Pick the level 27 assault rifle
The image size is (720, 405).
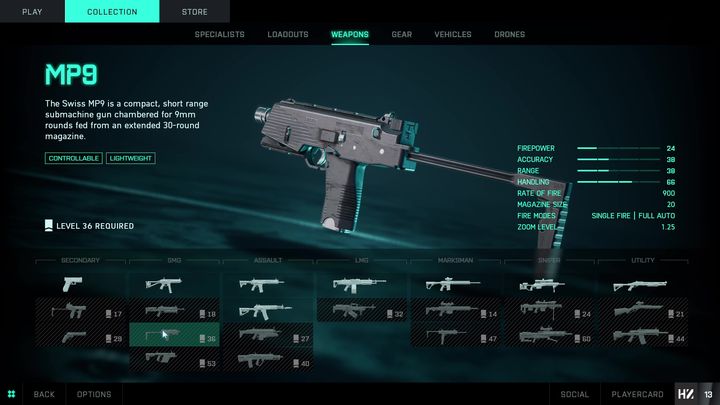(268, 337)
